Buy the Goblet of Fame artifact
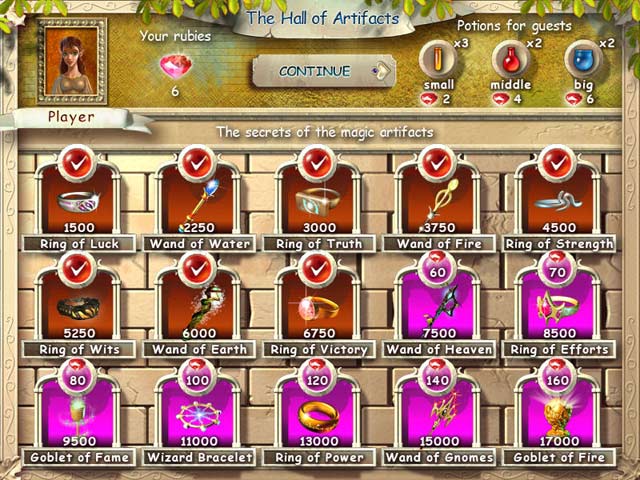Image resolution: width=640 pixels, height=480 pixels. click(76, 410)
